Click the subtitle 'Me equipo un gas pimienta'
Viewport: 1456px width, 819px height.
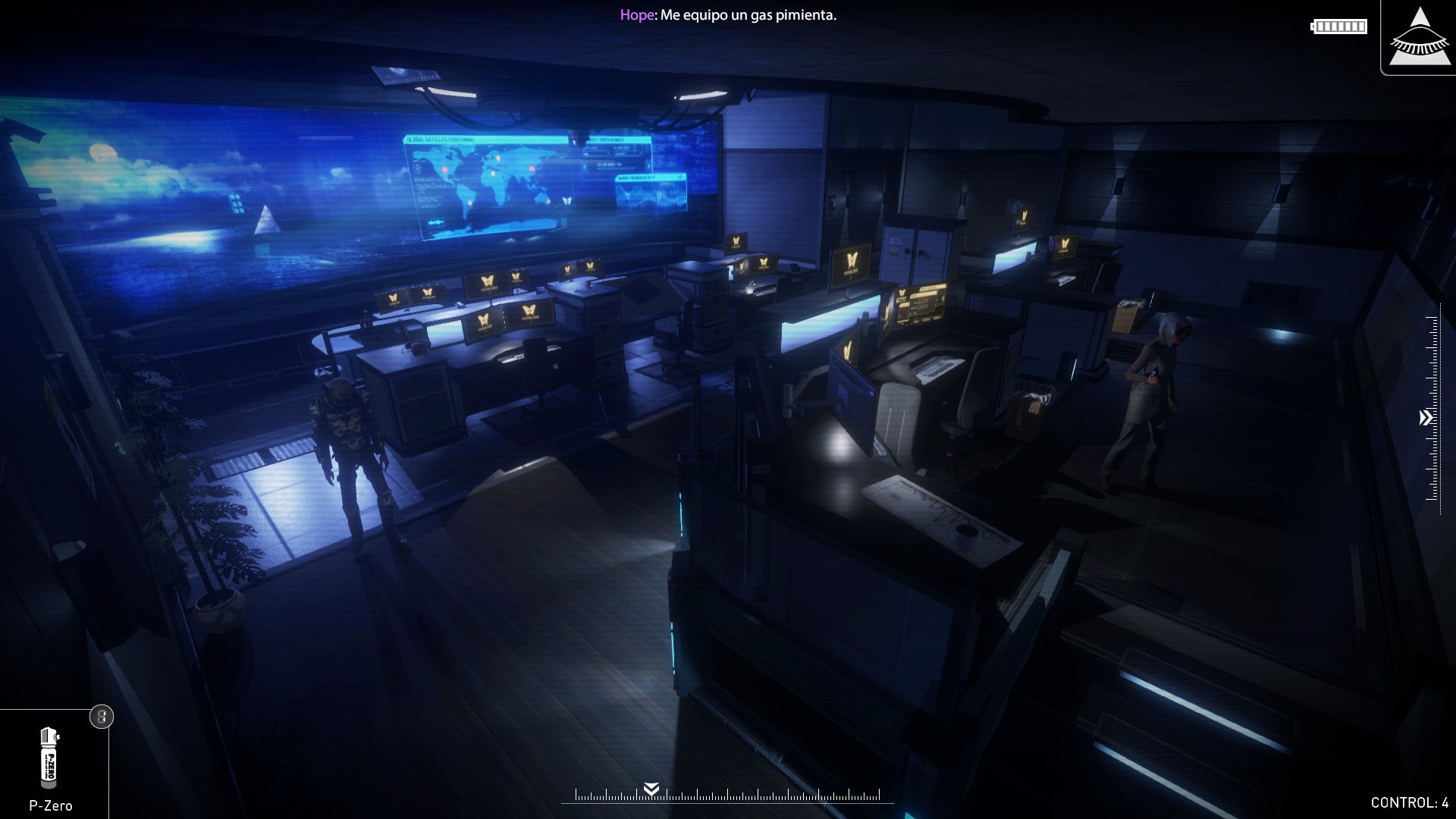748,14
